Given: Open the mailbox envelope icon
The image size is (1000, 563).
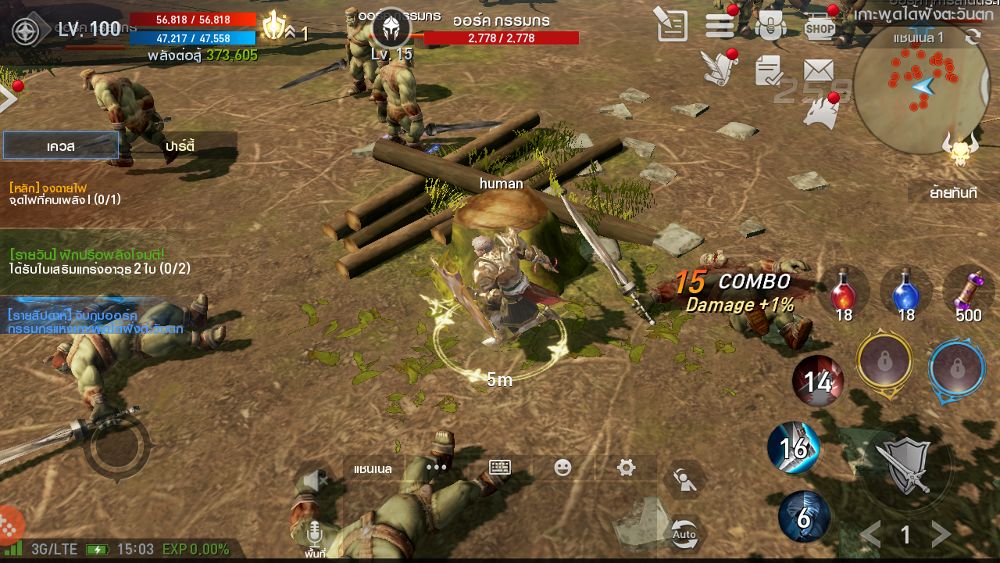Looking at the screenshot, I should [x=819, y=70].
